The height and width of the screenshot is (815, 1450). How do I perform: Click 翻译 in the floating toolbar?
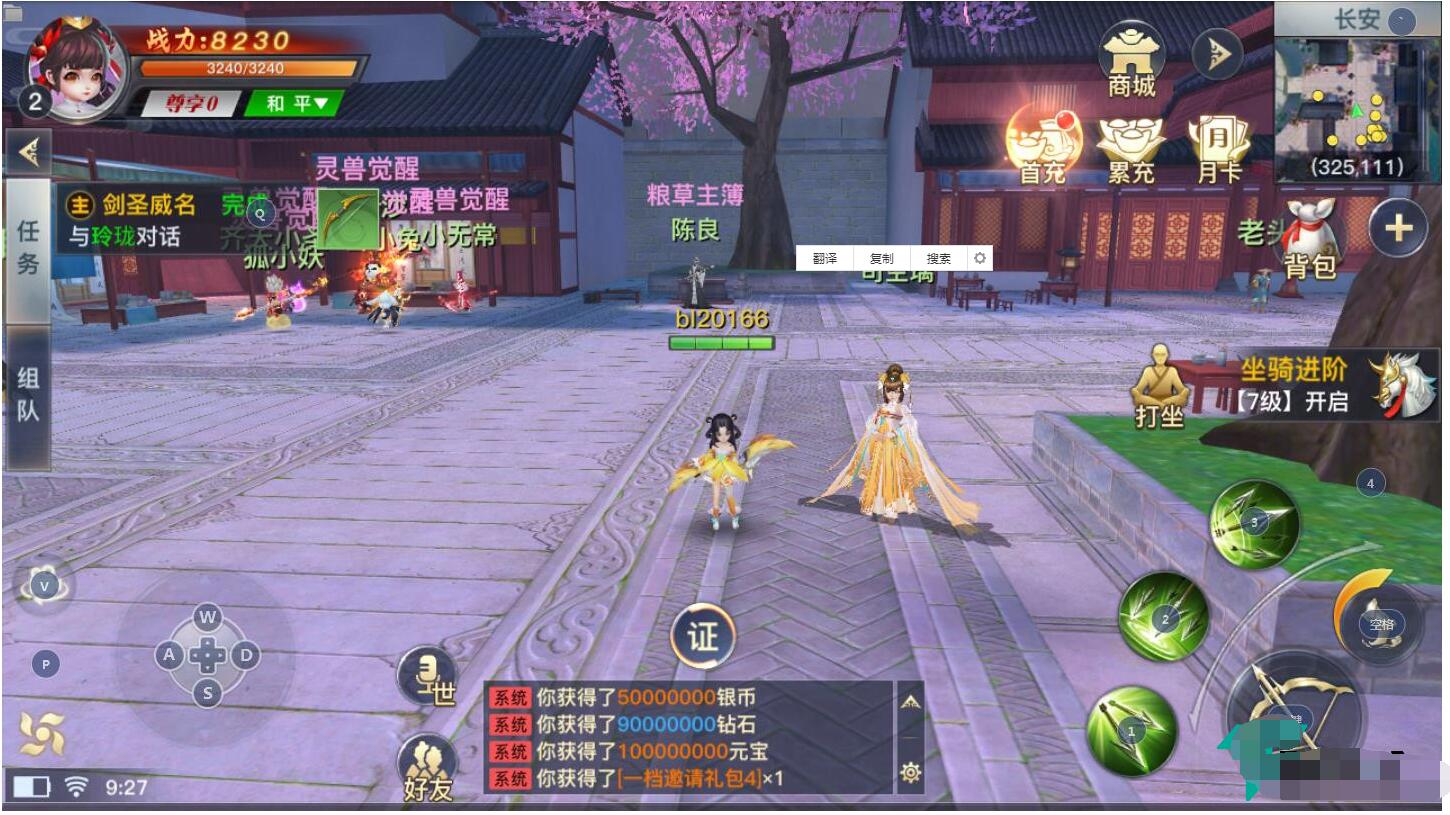coord(824,258)
